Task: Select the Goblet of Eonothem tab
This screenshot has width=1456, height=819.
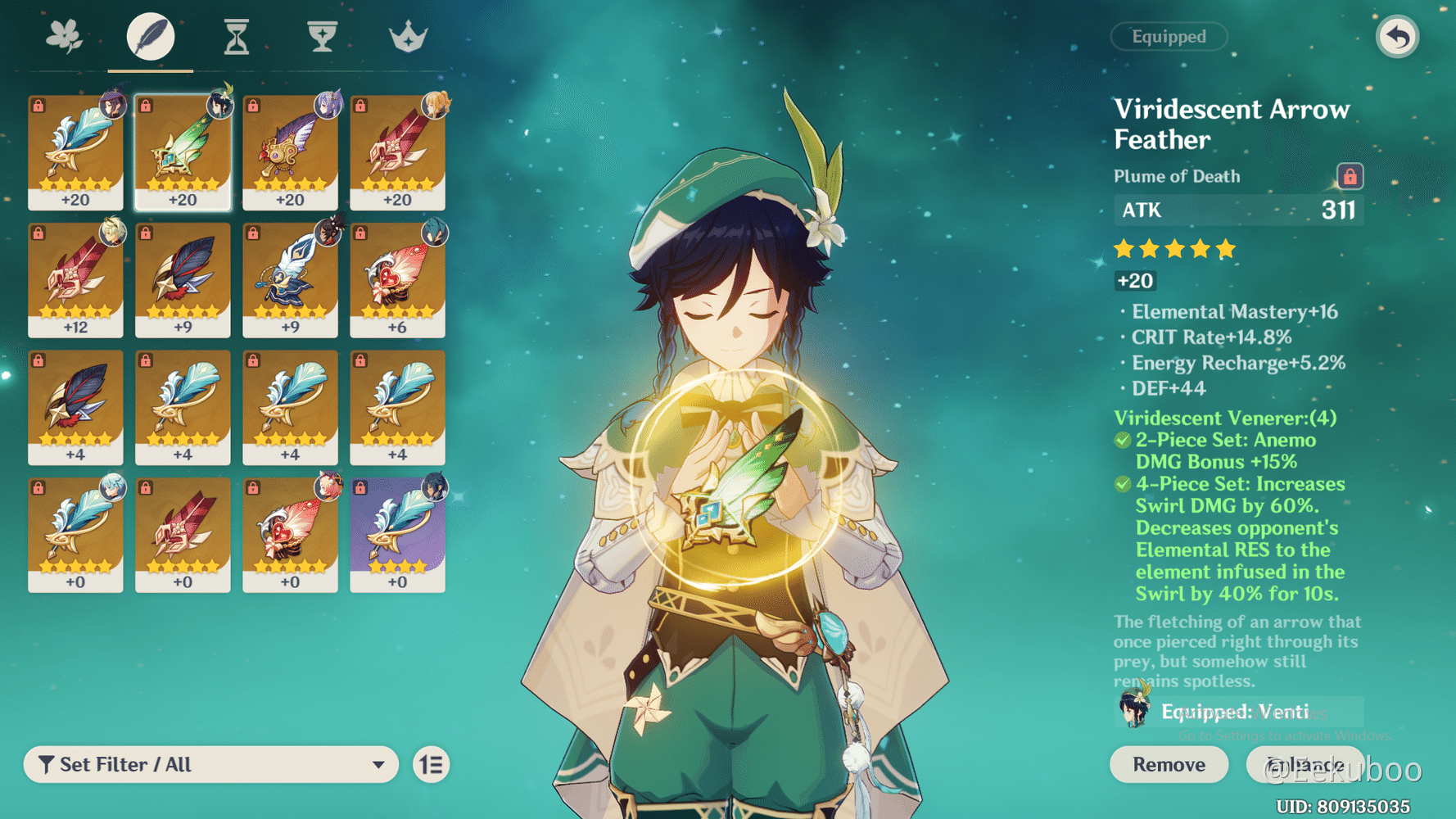Action: (x=322, y=36)
